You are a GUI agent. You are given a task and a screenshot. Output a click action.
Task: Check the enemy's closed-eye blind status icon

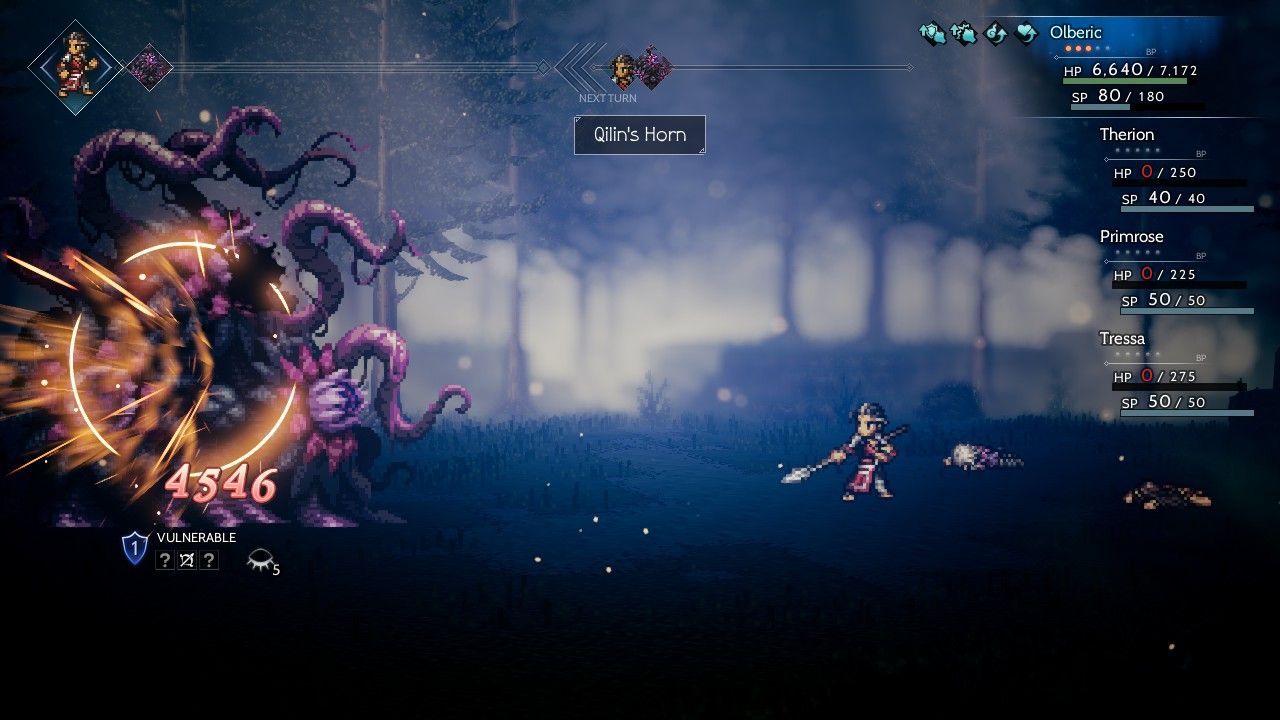pyautogui.click(x=259, y=561)
